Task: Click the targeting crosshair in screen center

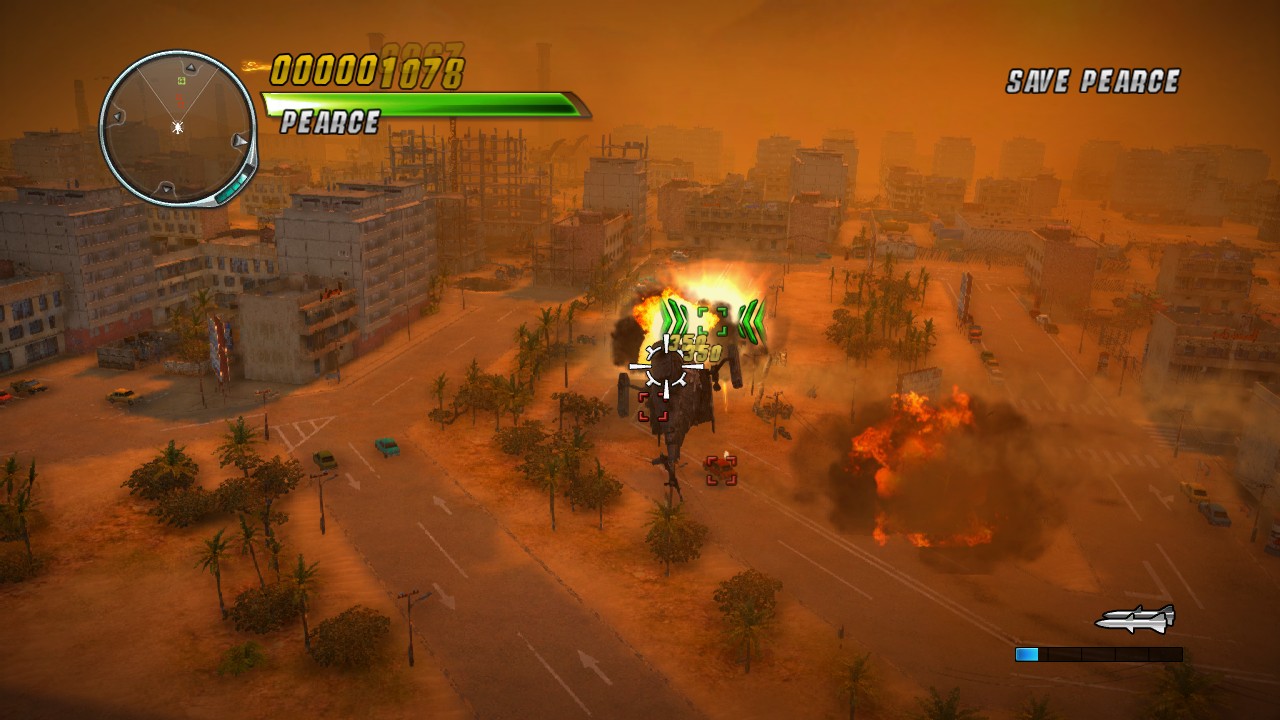Action: click(x=666, y=368)
